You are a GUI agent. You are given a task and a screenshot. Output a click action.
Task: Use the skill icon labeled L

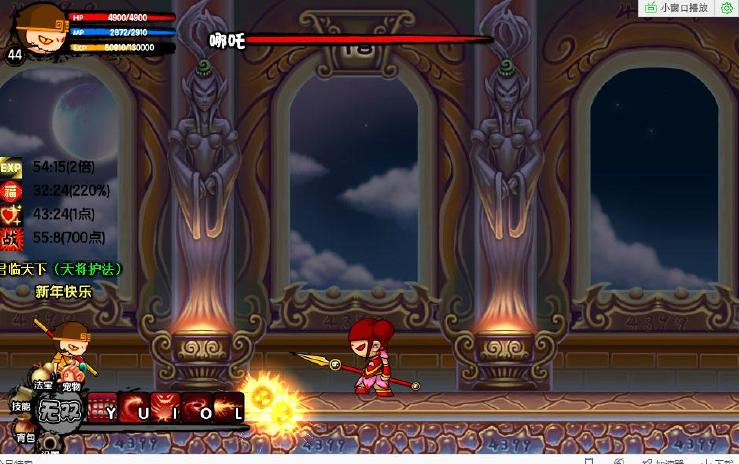(229, 408)
